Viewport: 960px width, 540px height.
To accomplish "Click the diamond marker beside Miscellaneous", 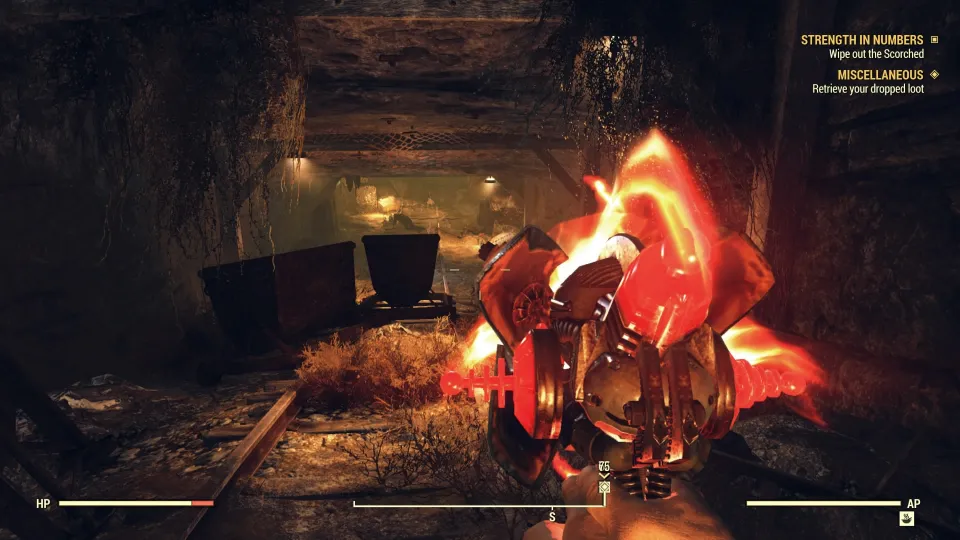I will click(x=934, y=74).
